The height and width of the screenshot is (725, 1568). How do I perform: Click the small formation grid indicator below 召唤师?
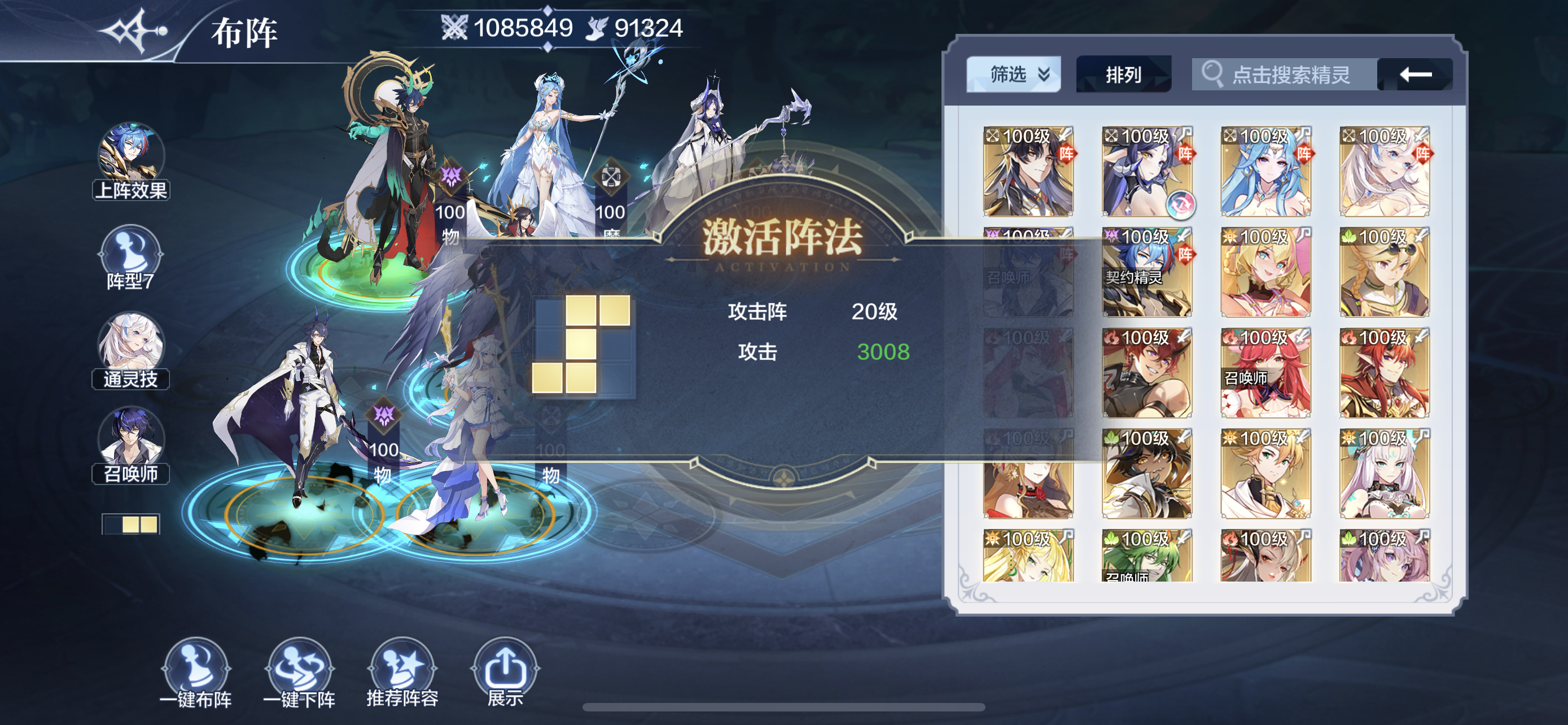(x=131, y=524)
